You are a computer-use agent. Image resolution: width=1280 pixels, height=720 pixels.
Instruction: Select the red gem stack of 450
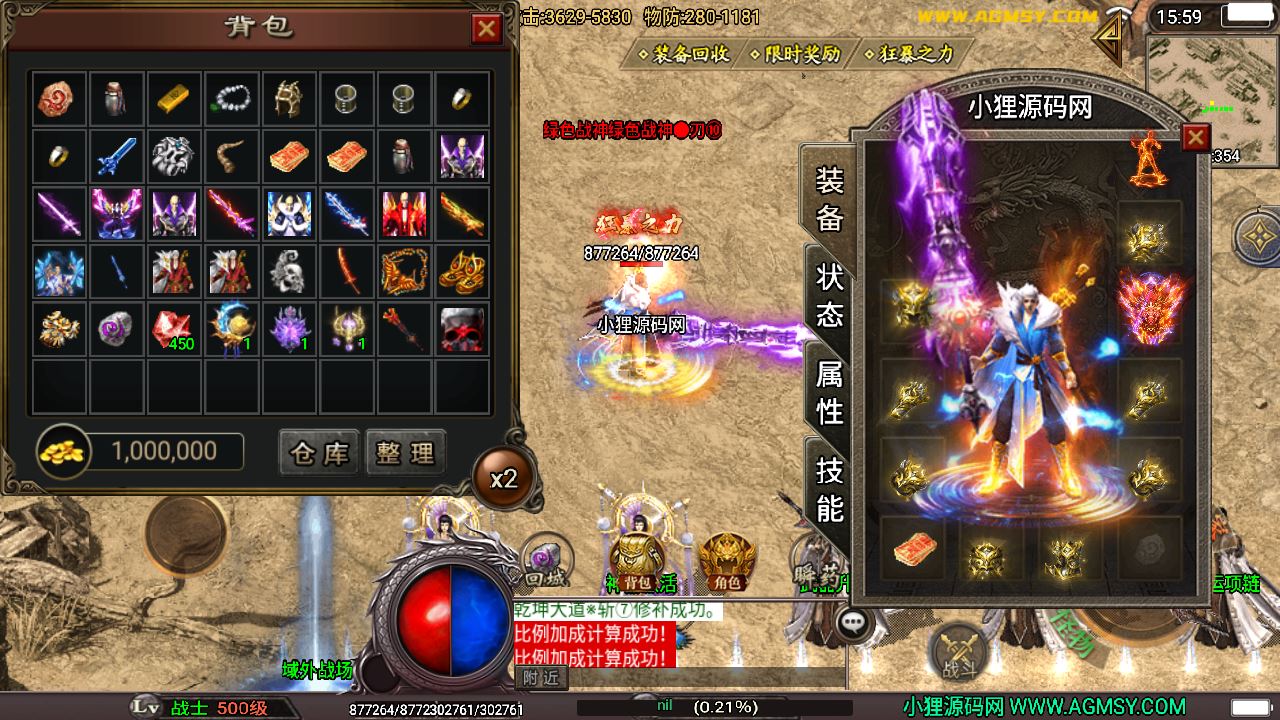point(174,330)
